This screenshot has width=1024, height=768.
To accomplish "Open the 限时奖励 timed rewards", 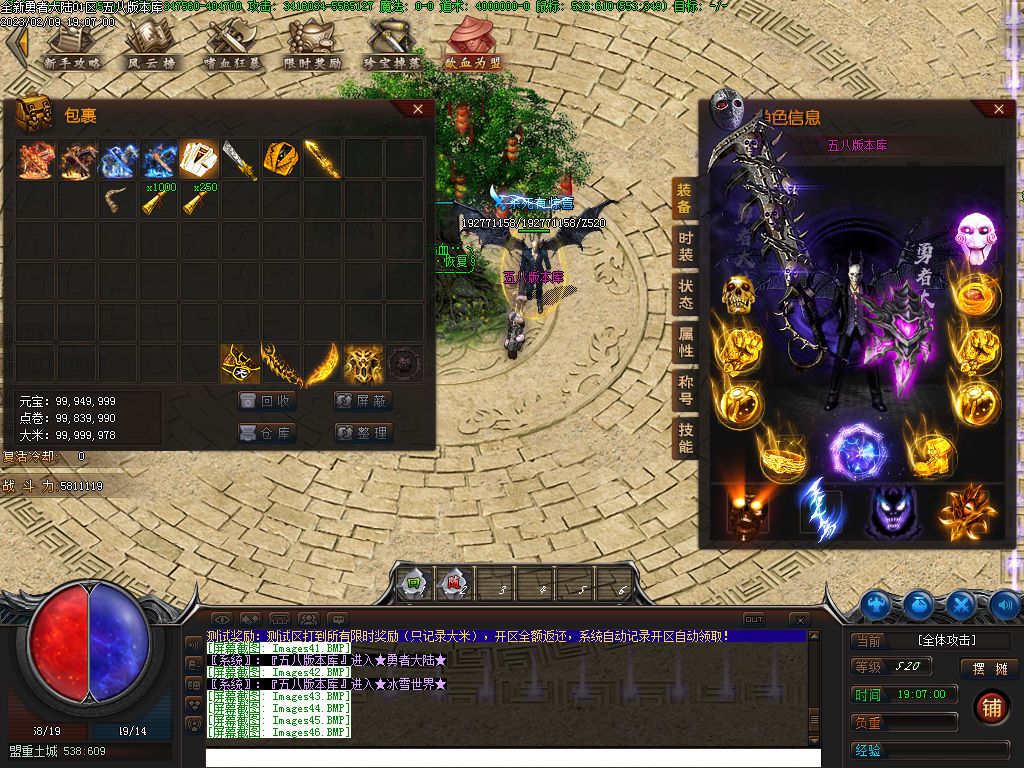I will [313, 45].
